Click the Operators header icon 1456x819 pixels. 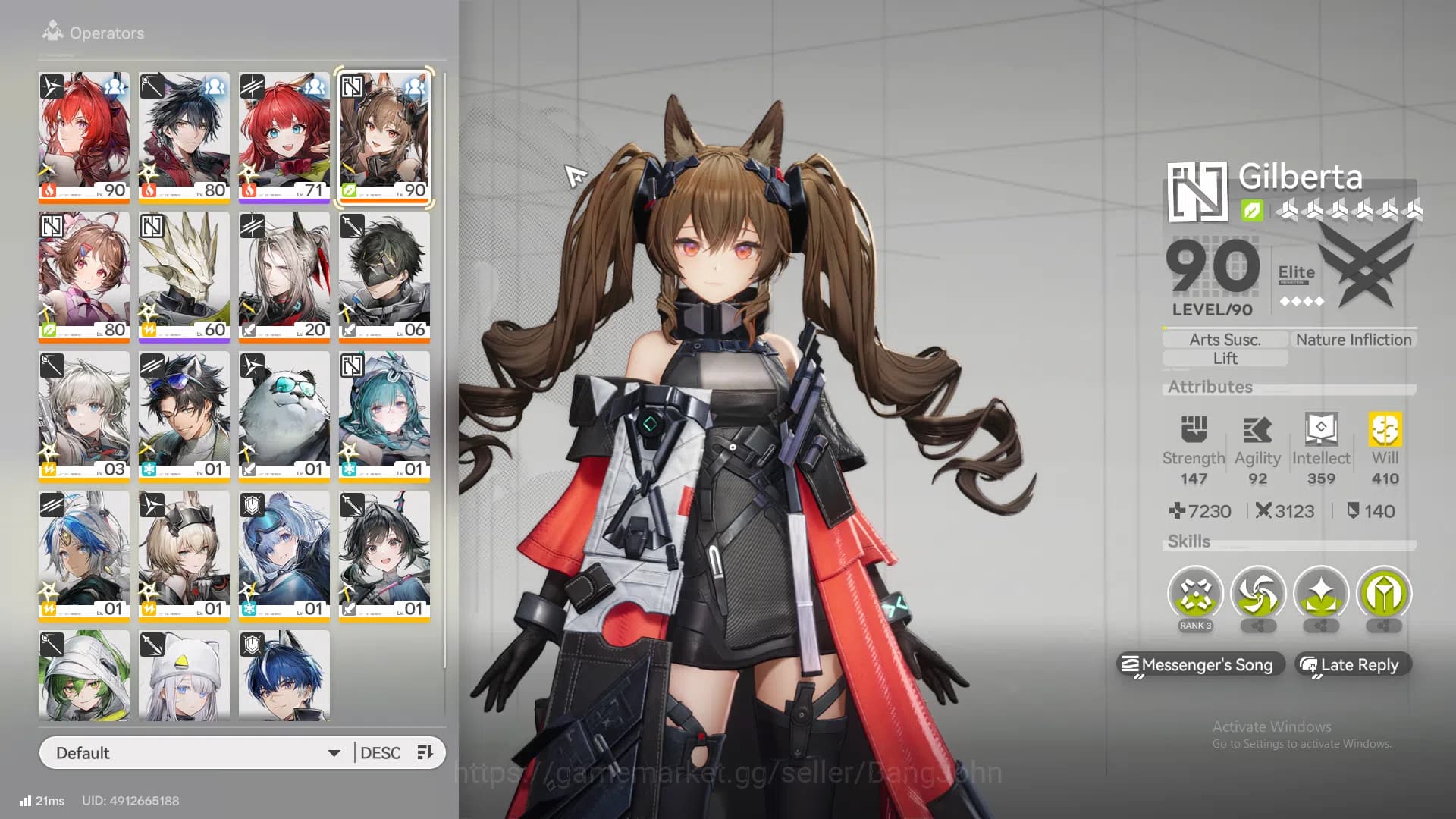52,32
